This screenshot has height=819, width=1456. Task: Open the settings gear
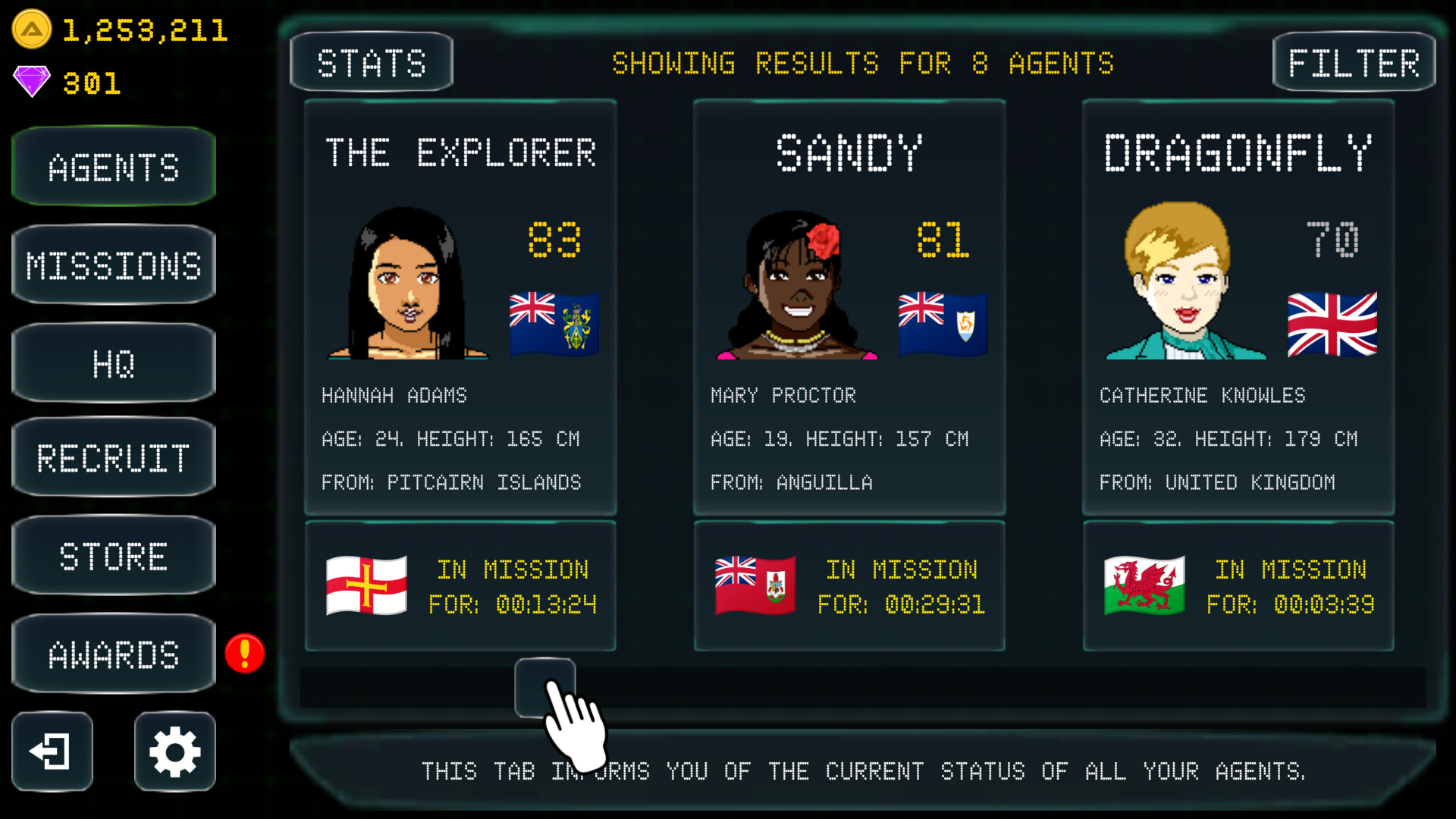174,752
